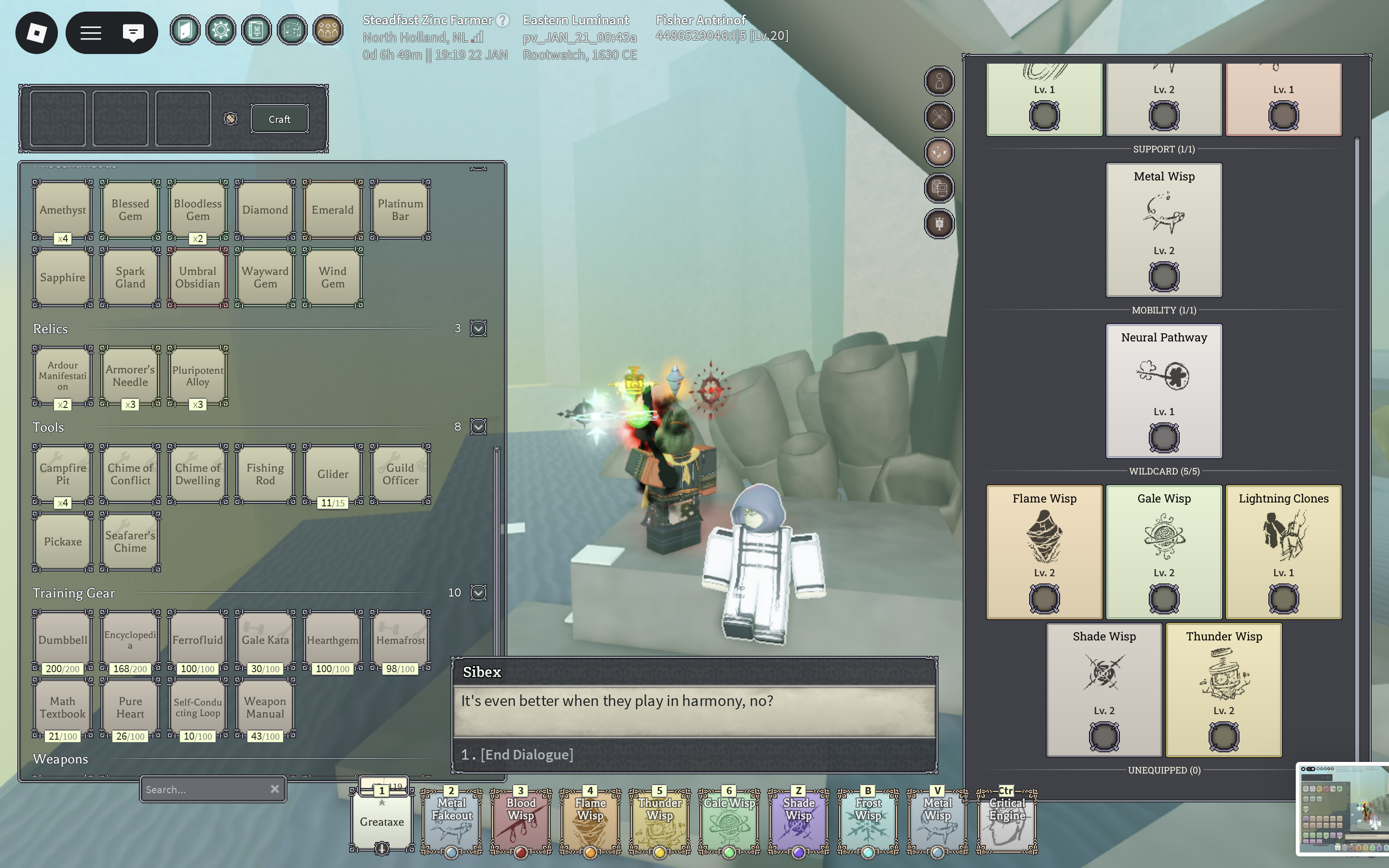Screen dimensions: 1389x868
Task: Choose the End Dialogue option
Action: pyautogui.click(x=526, y=754)
